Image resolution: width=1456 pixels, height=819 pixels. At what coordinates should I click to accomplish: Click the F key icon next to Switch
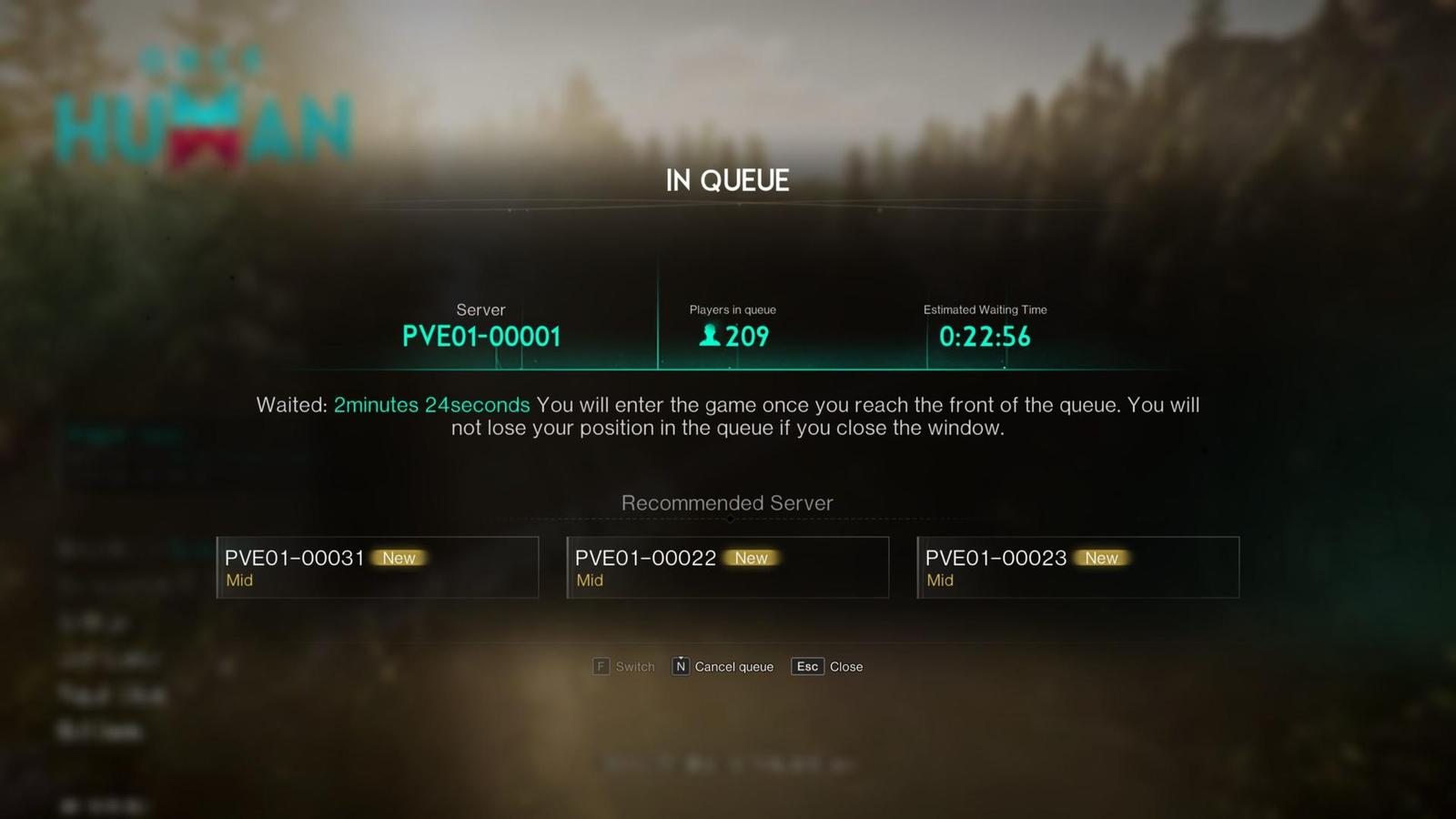[x=601, y=666]
